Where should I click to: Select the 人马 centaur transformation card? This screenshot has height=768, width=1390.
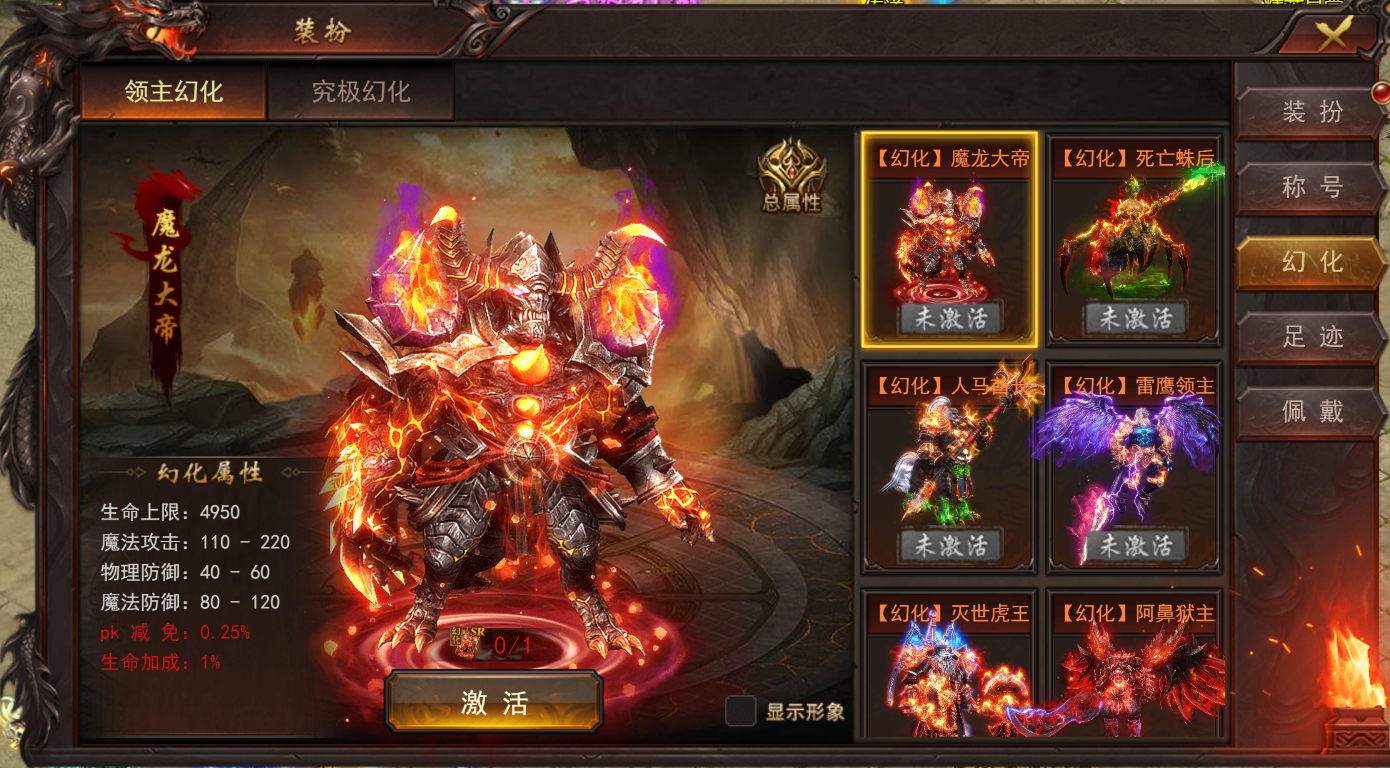pos(949,467)
